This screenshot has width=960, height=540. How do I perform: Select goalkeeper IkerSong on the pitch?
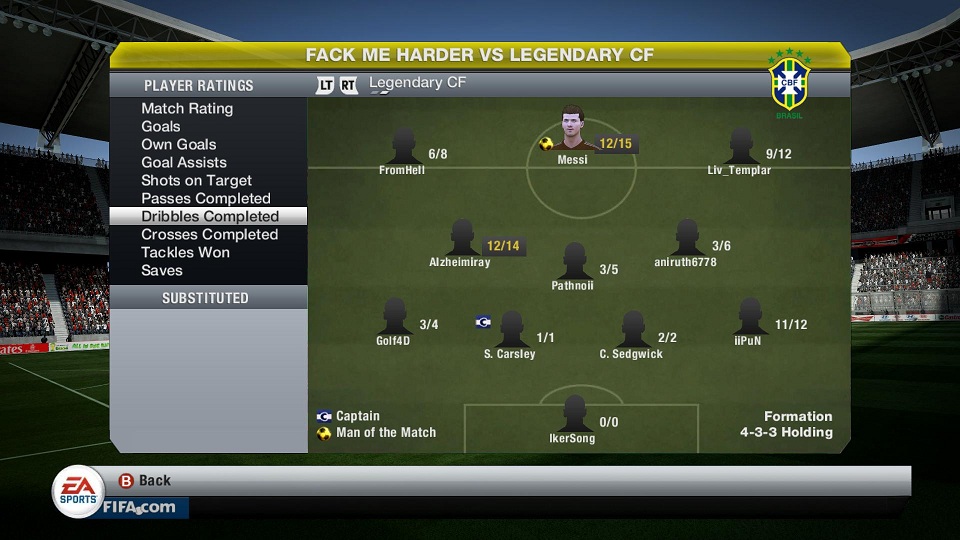pyautogui.click(x=573, y=416)
